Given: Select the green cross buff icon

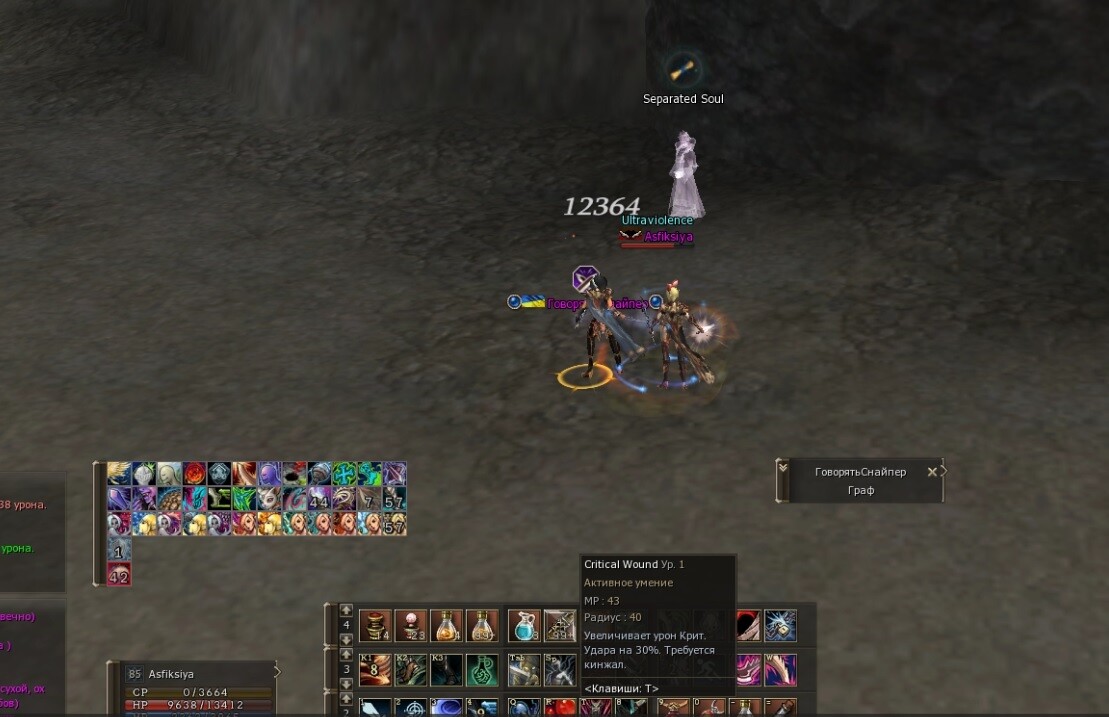Looking at the screenshot, I should 345,474.
